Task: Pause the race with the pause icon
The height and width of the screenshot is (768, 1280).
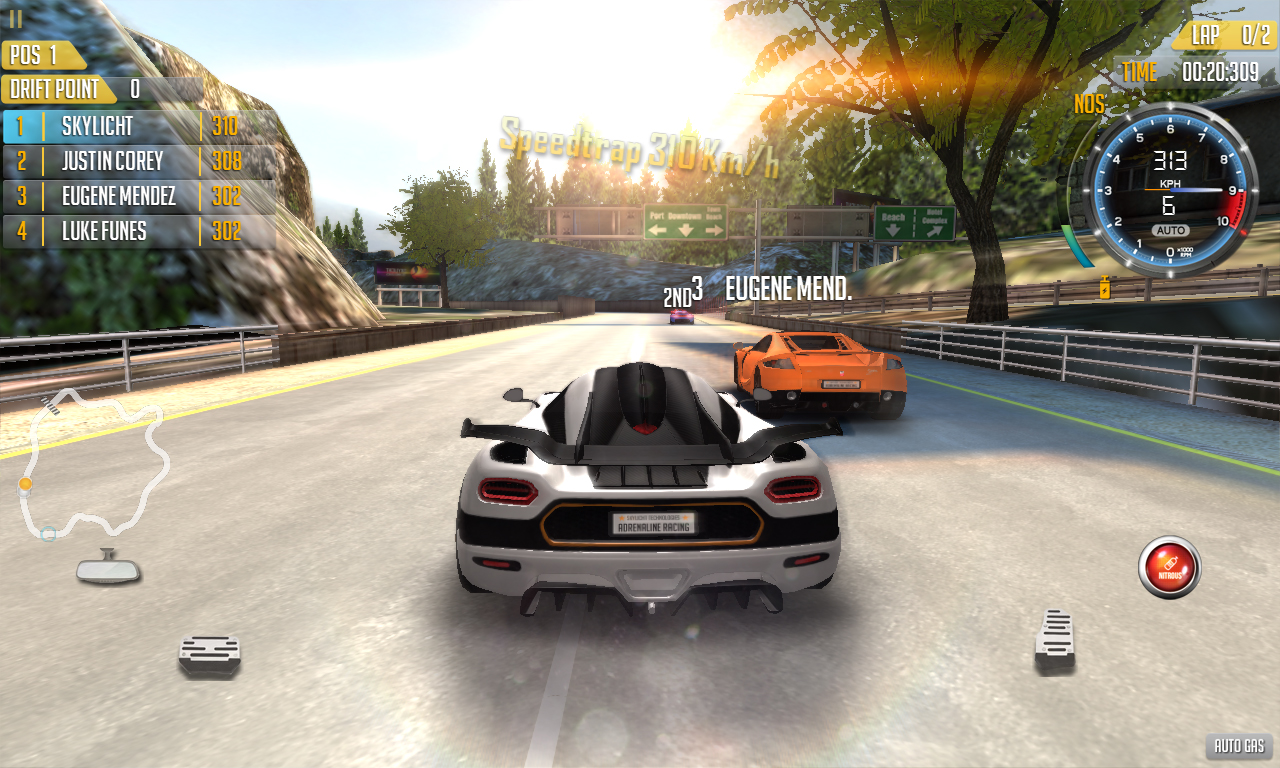Action: click(16, 18)
